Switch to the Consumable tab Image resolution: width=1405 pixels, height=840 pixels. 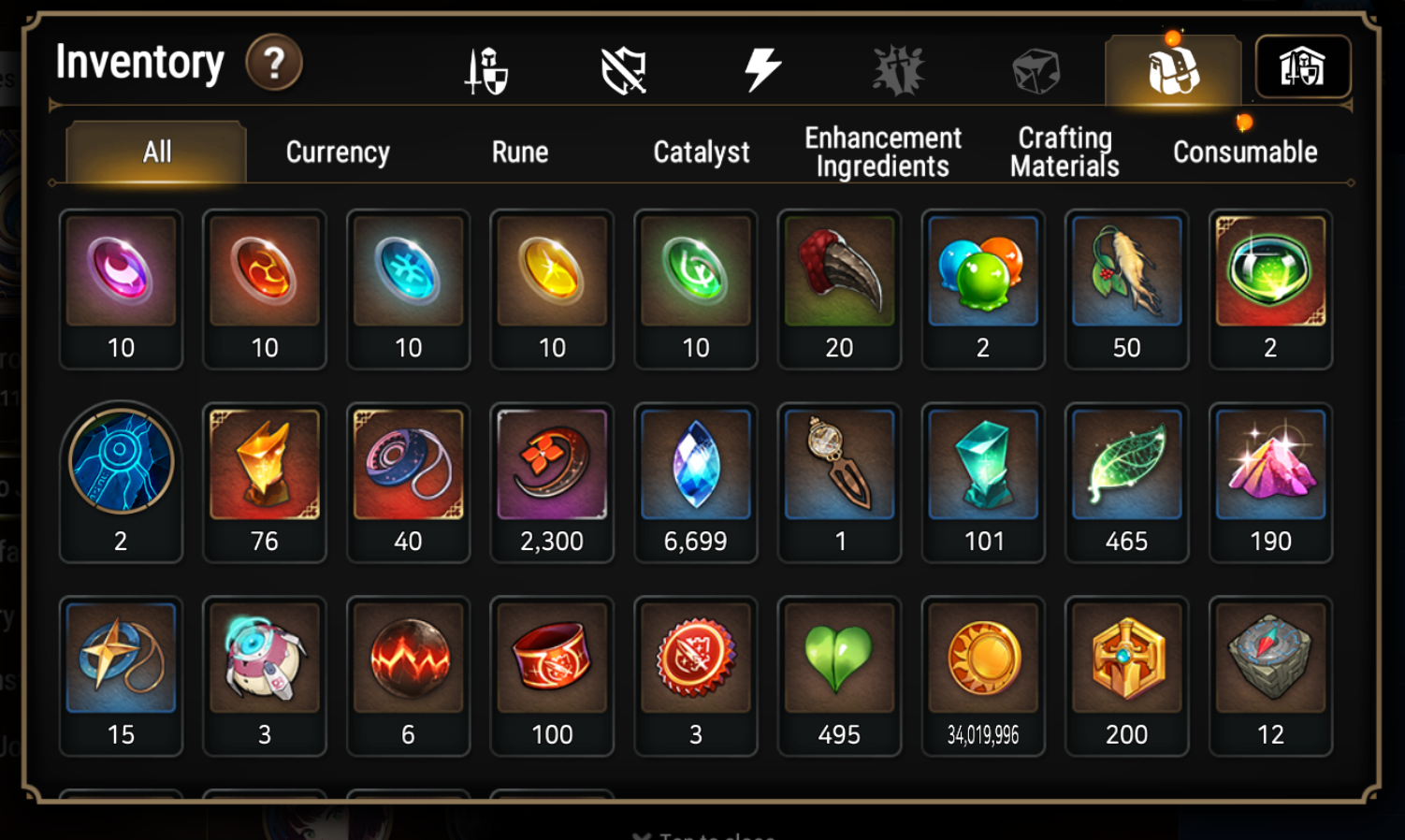click(x=1244, y=152)
